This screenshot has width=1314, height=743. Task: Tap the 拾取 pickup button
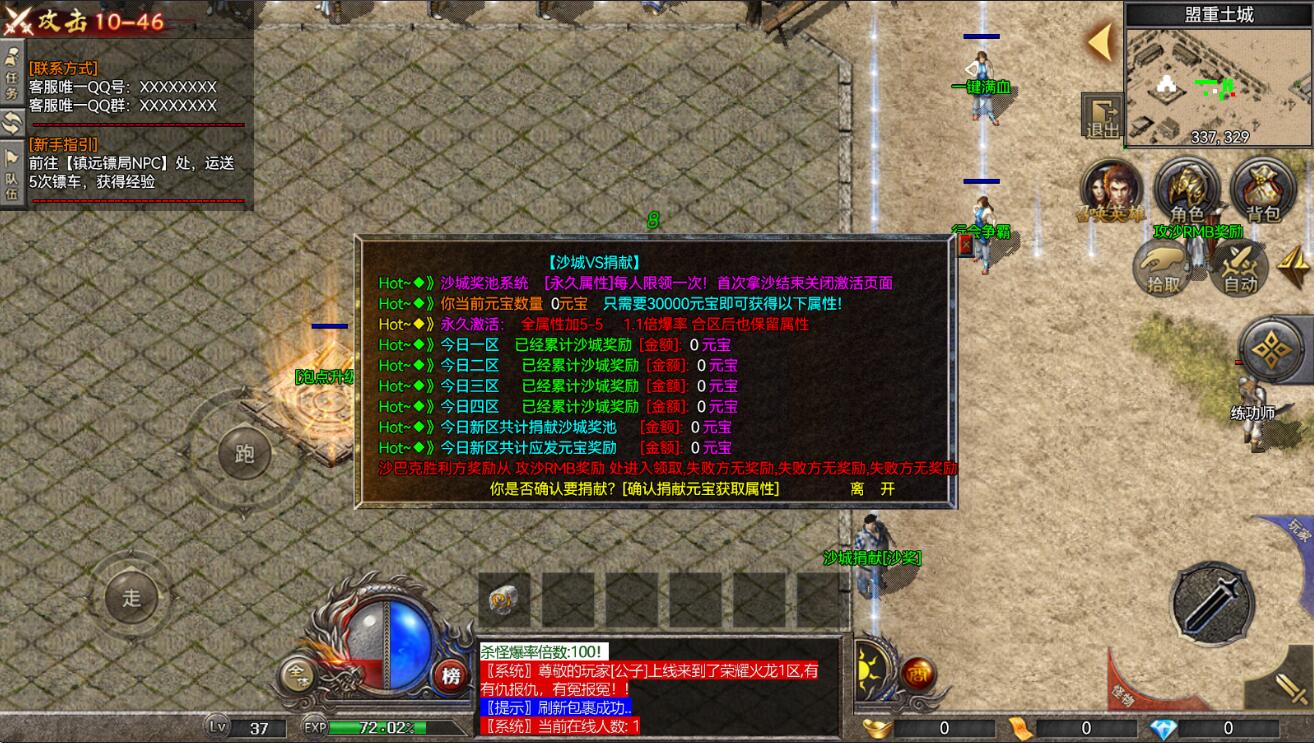coord(1162,267)
